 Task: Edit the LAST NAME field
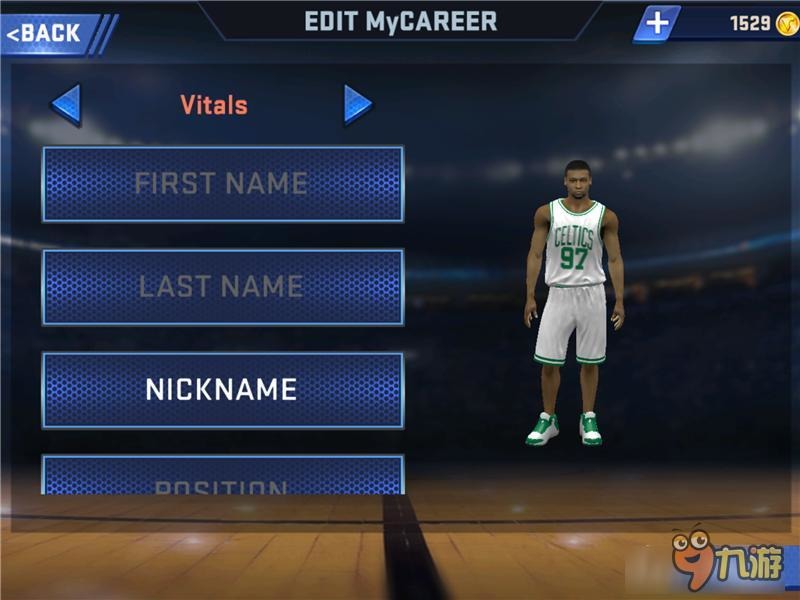222,287
